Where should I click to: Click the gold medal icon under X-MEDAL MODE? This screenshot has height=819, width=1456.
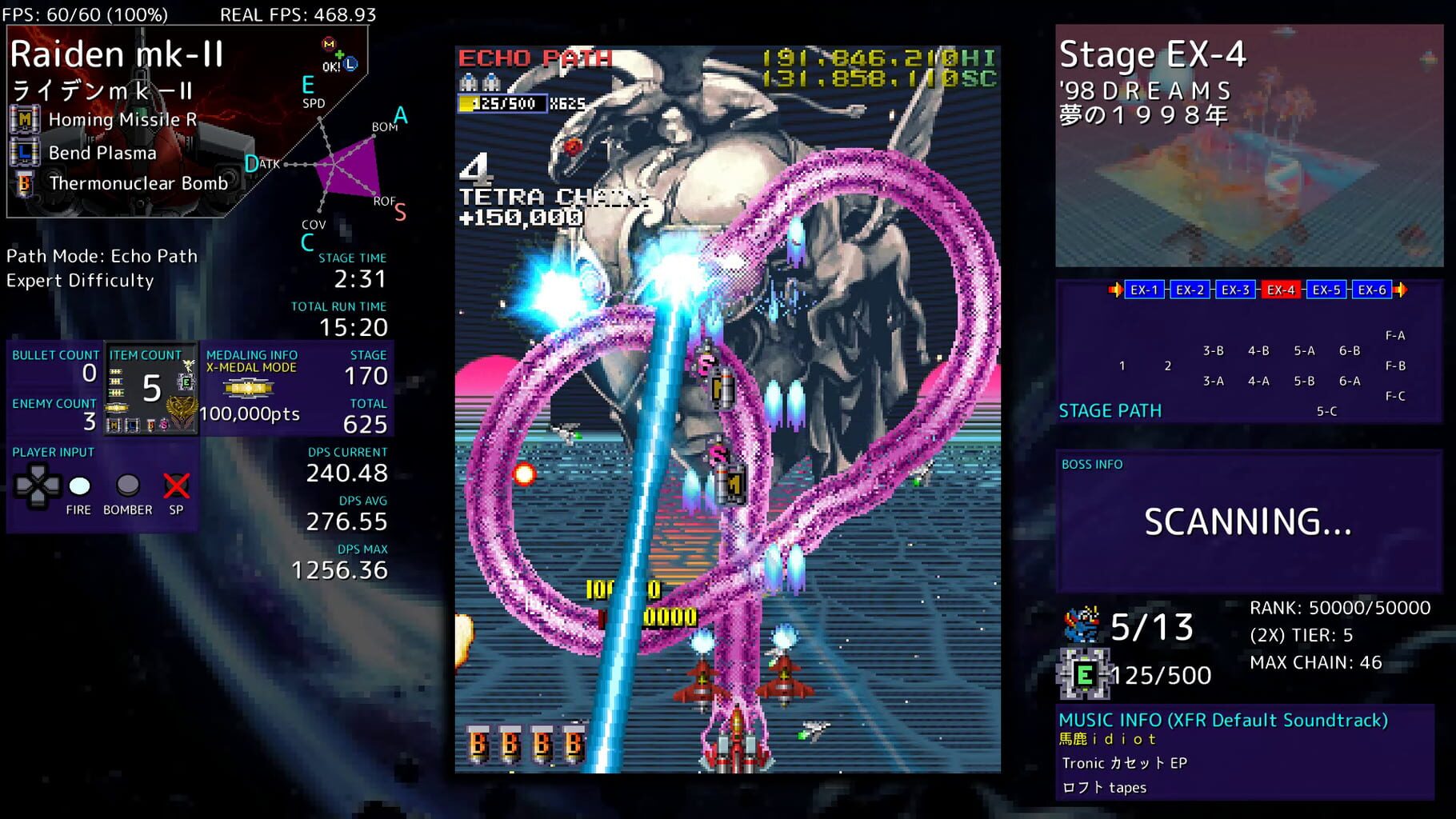click(249, 389)
